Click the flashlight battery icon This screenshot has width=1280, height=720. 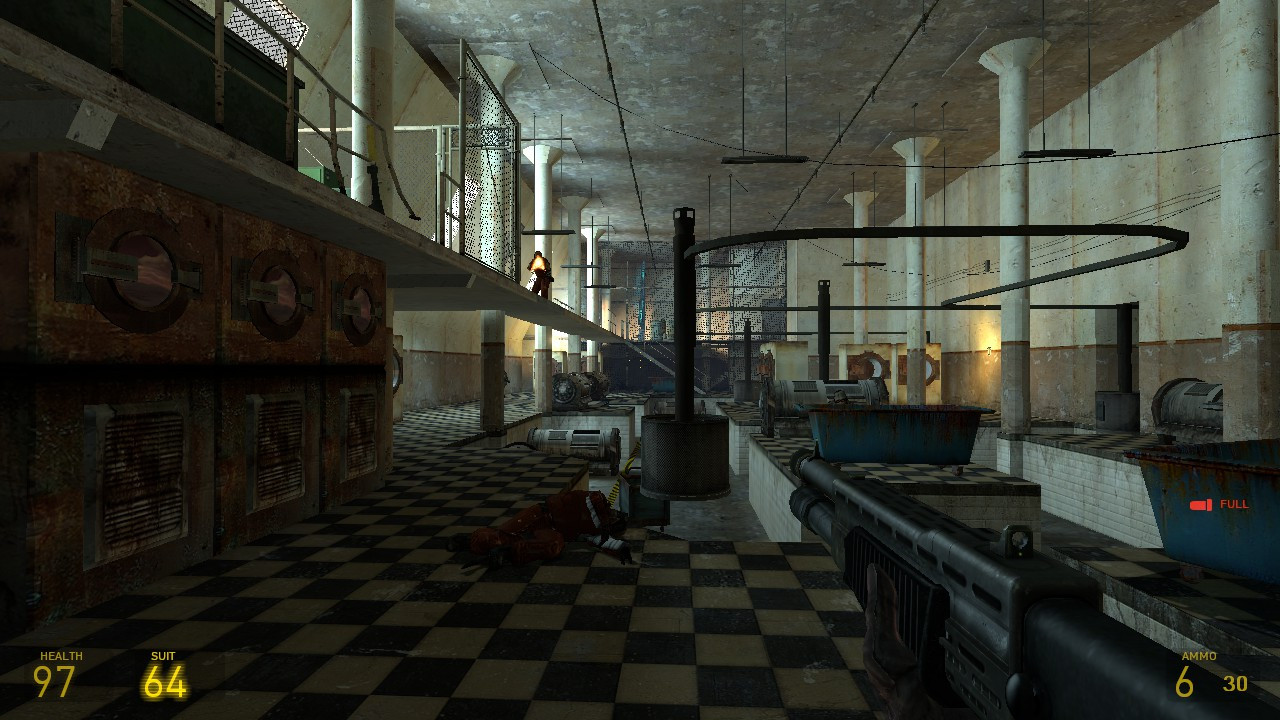coord(1198,505)
